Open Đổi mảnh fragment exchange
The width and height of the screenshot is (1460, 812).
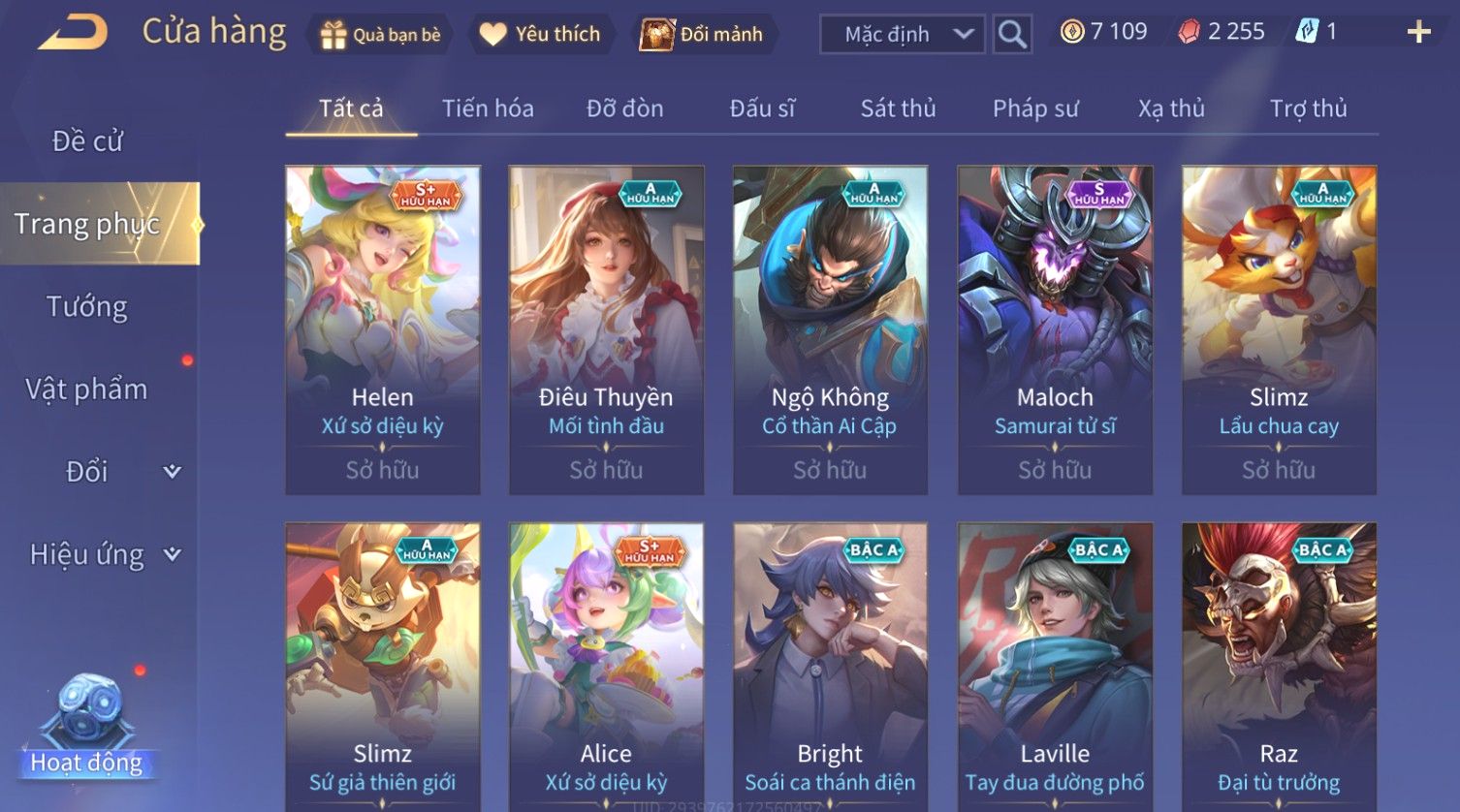(x=702, y=35)
